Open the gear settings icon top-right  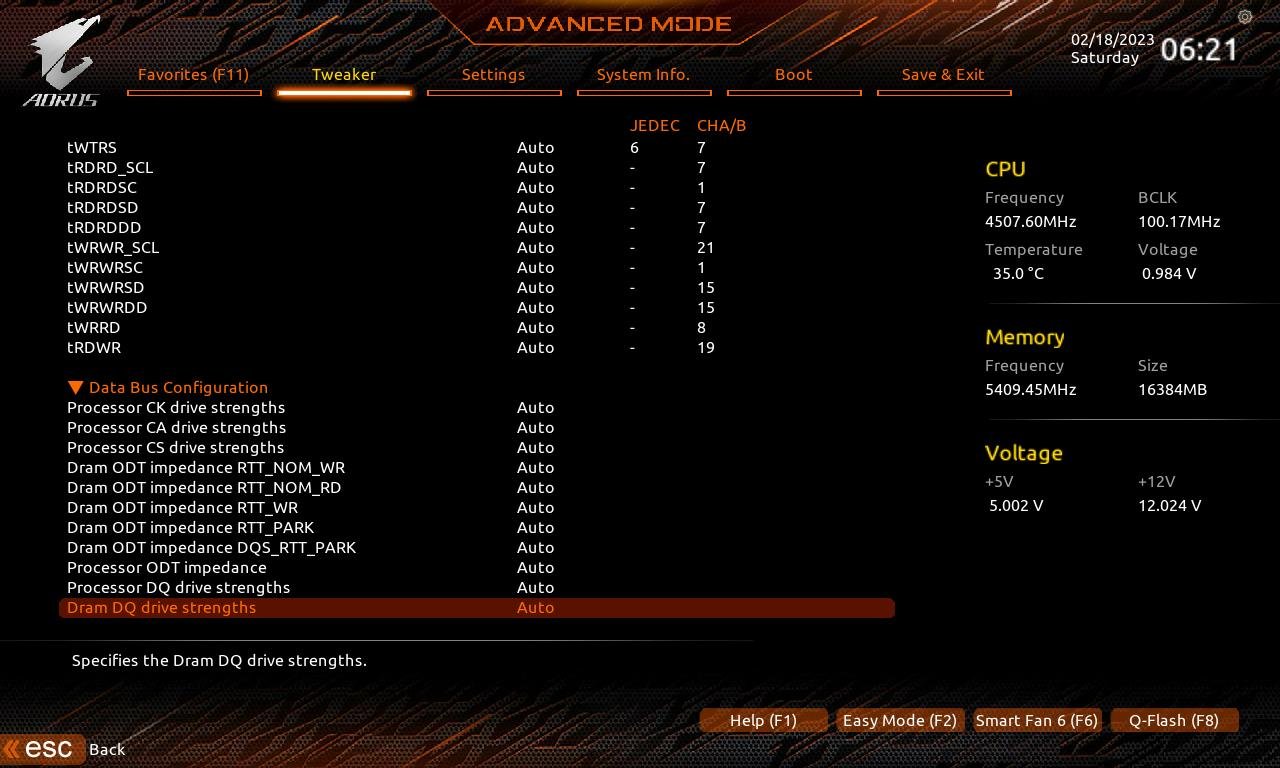(1244, 17)
